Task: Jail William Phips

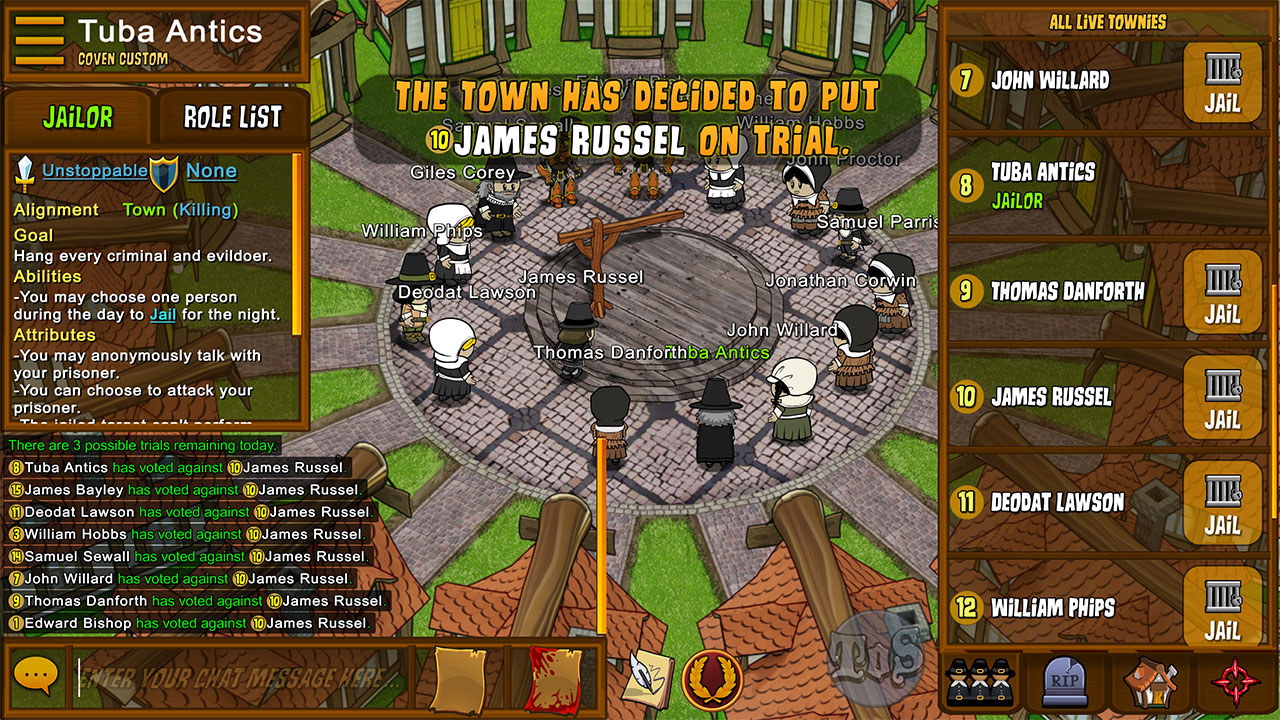Action: 1222,607
